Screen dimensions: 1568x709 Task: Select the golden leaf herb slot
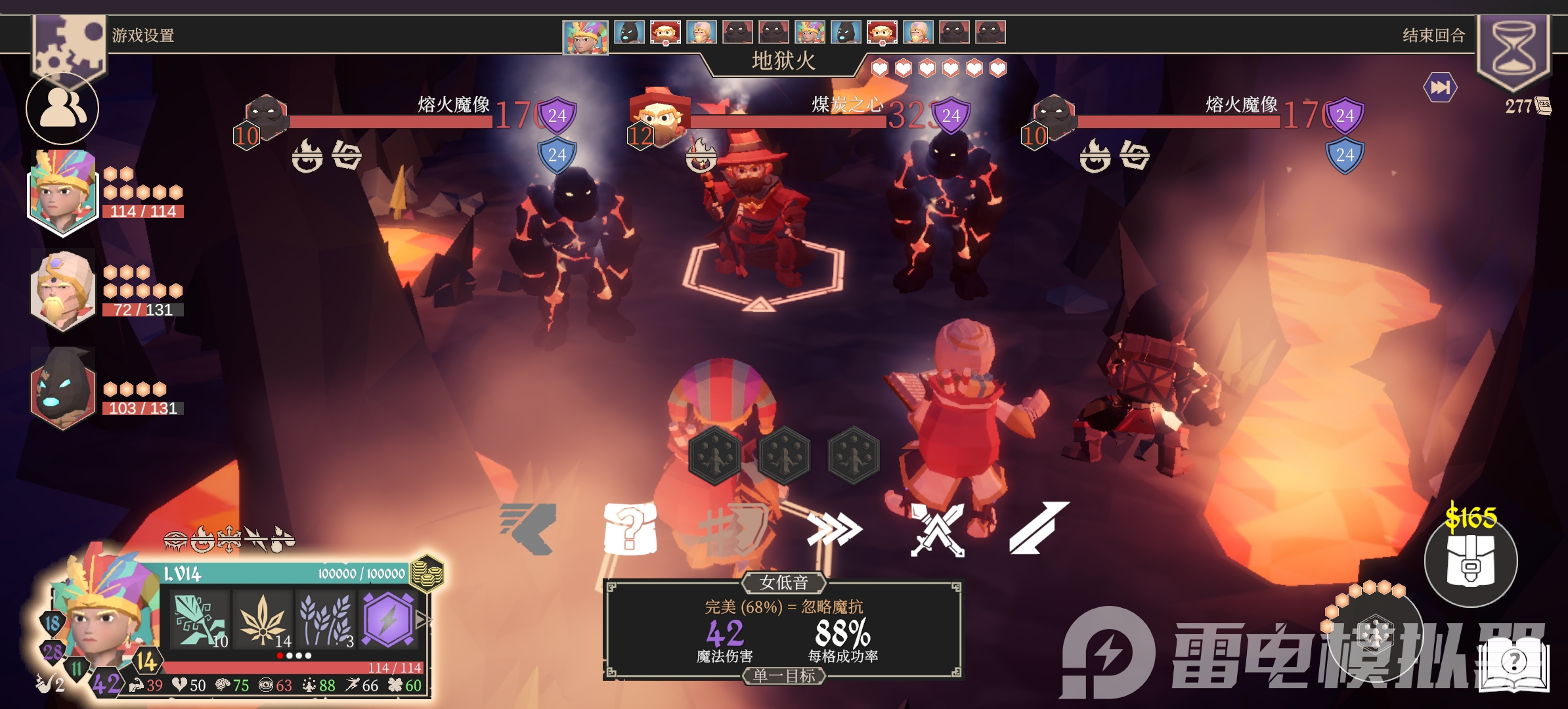tap(263, 619)
